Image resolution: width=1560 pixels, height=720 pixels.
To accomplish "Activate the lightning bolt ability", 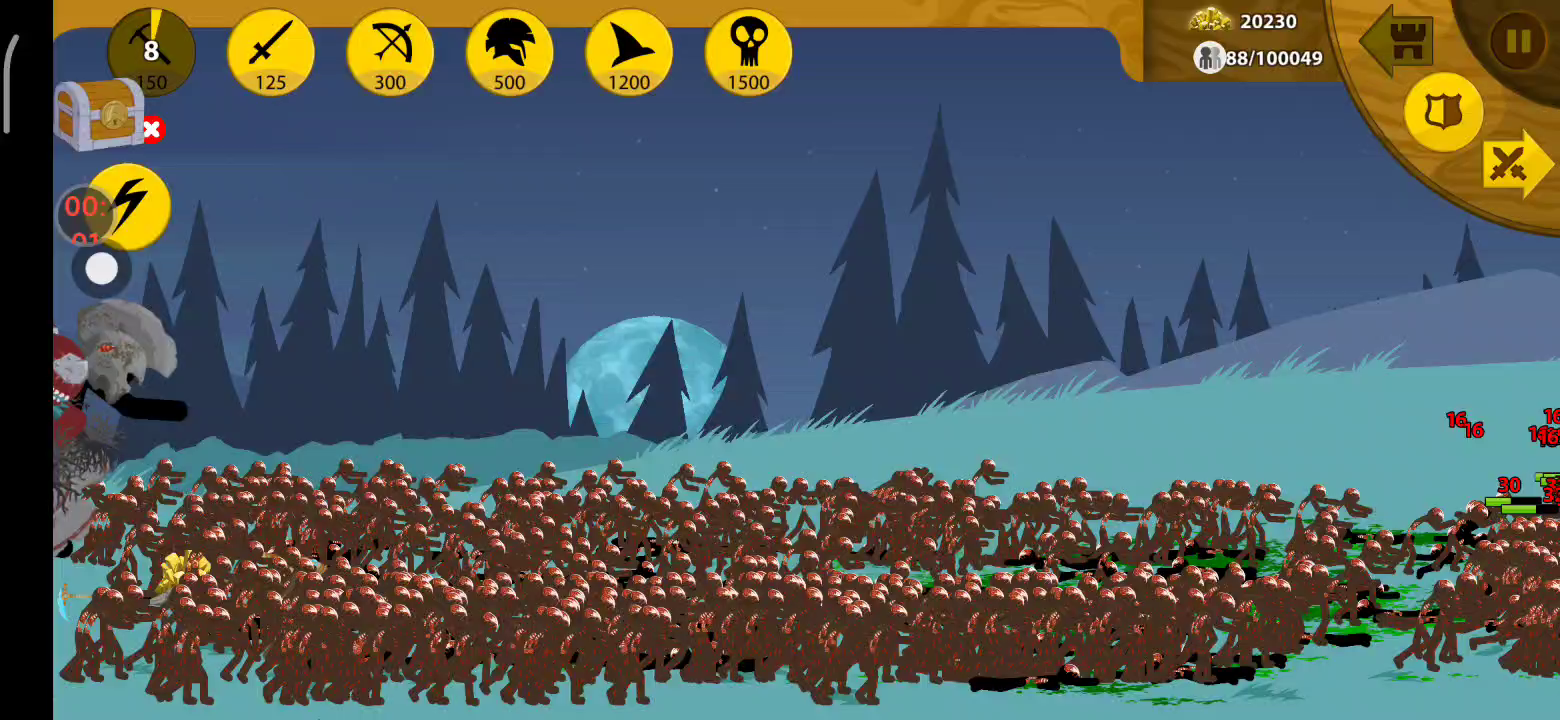I will (x=130, y=205).
